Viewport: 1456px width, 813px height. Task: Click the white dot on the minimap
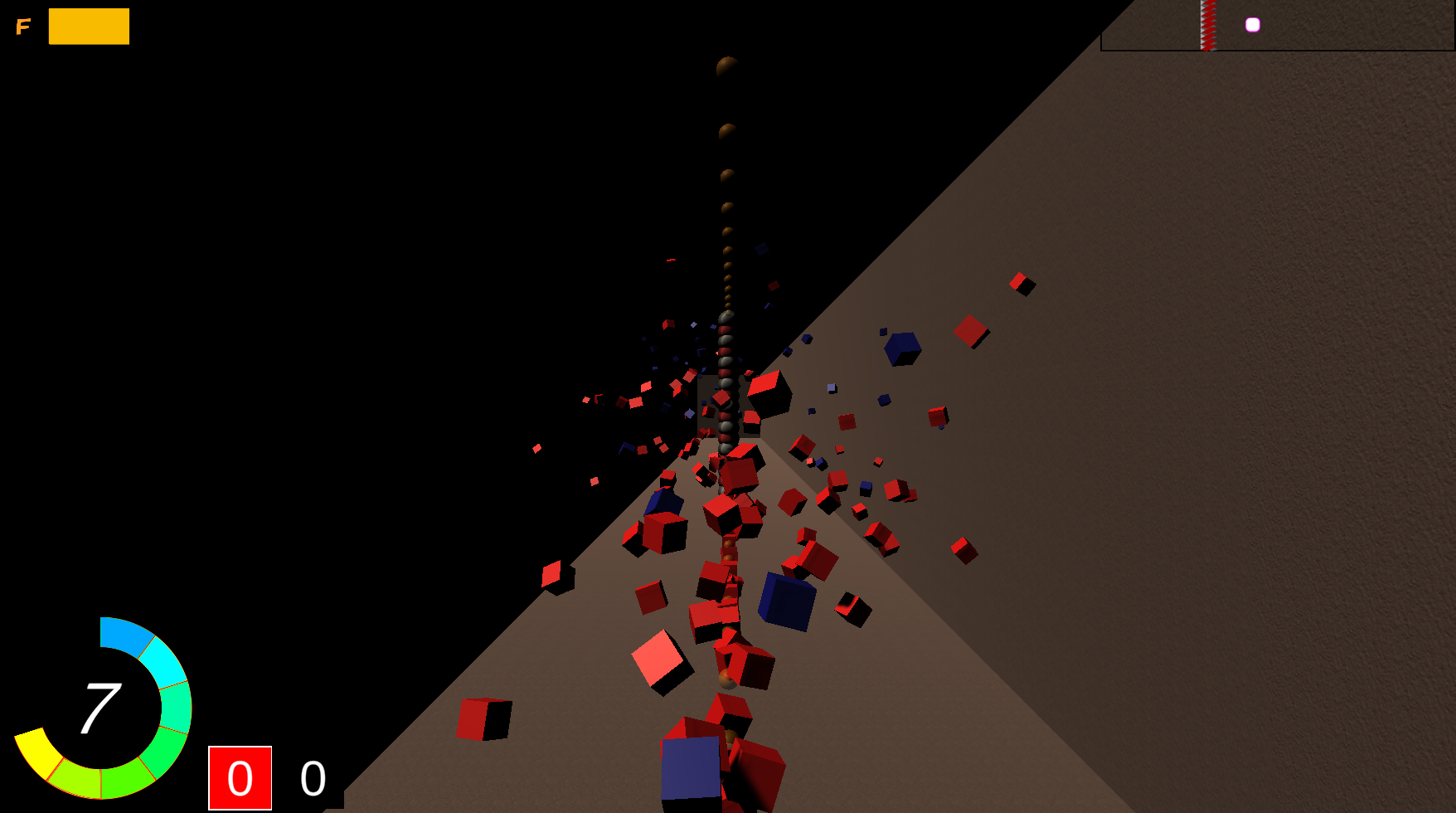click(x=1252, y=24)
